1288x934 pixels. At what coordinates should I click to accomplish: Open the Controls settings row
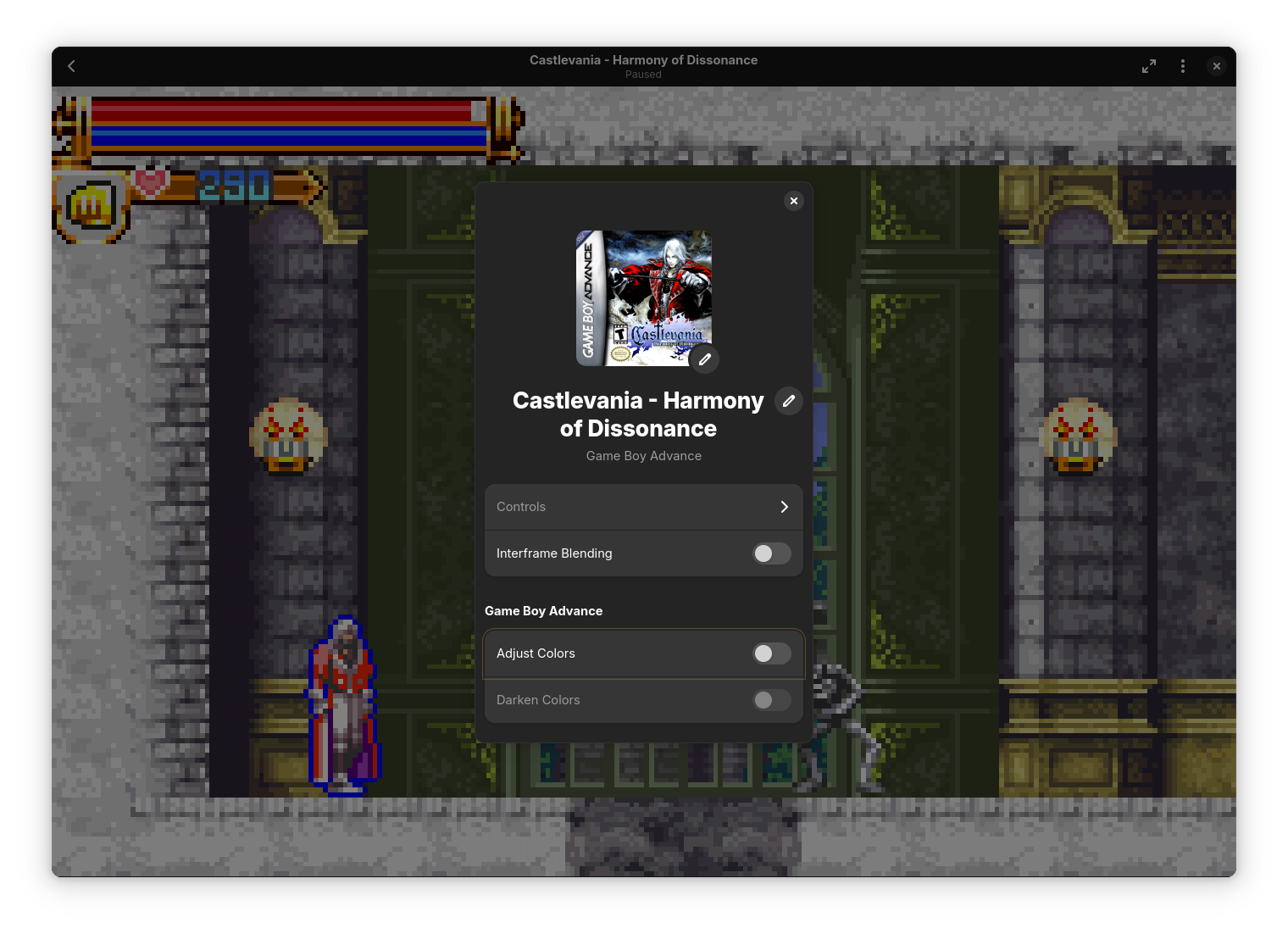pyautogui.click(x=627, y=507)
